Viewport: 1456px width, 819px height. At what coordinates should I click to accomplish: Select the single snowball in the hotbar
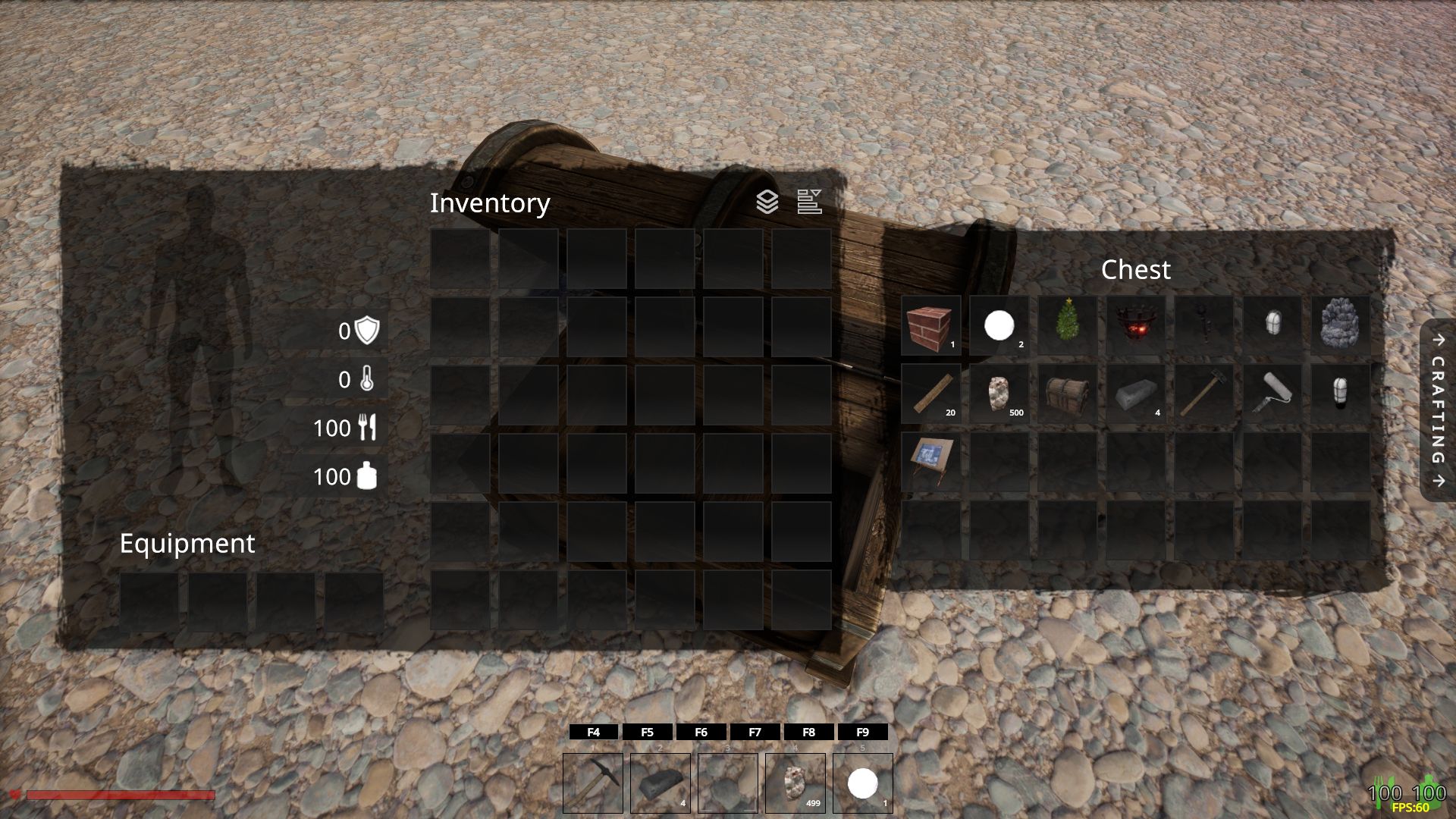[863, 783]
